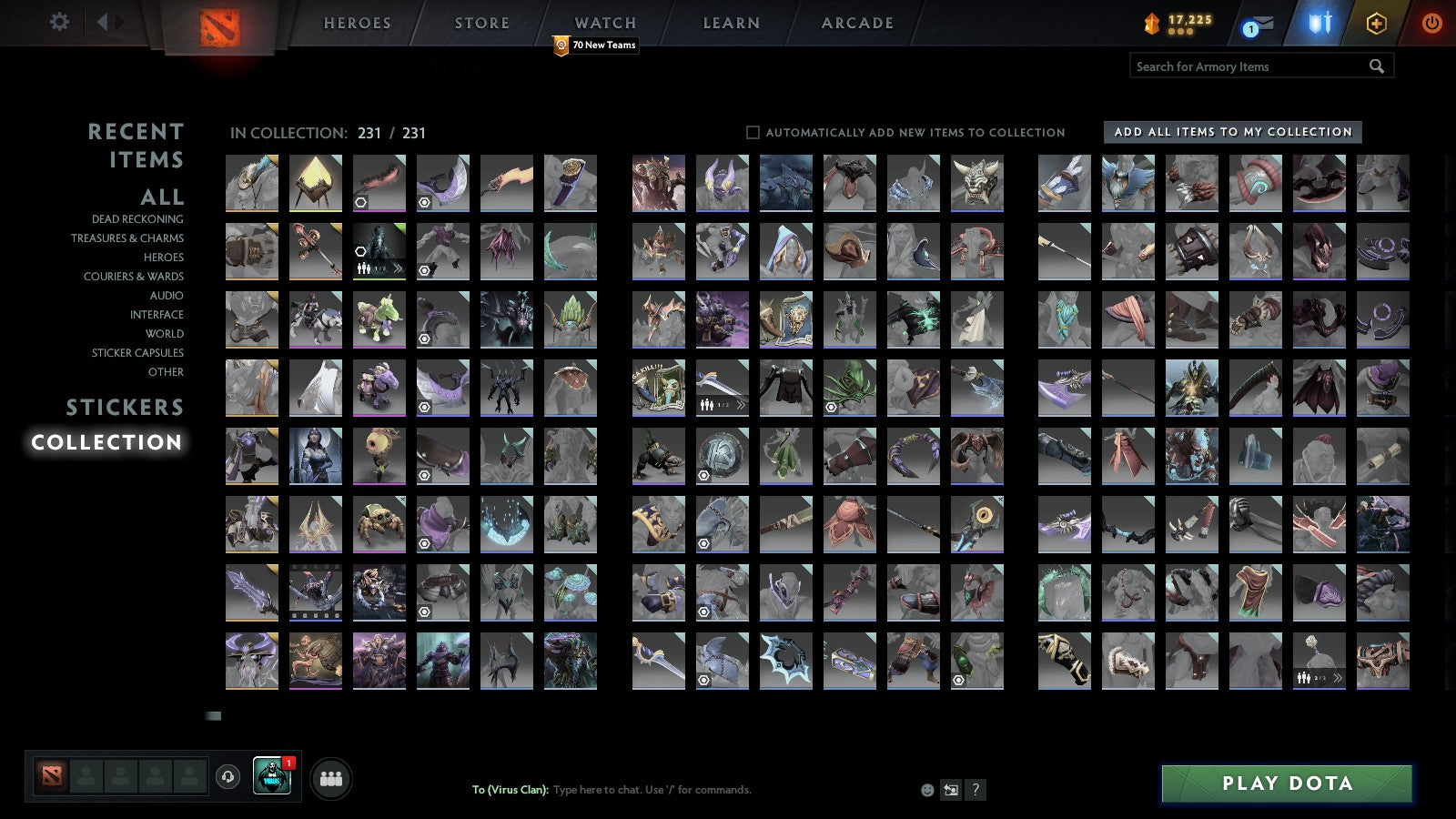
Task: Toggle the chat channel switch icon
Action: [950, 790]
